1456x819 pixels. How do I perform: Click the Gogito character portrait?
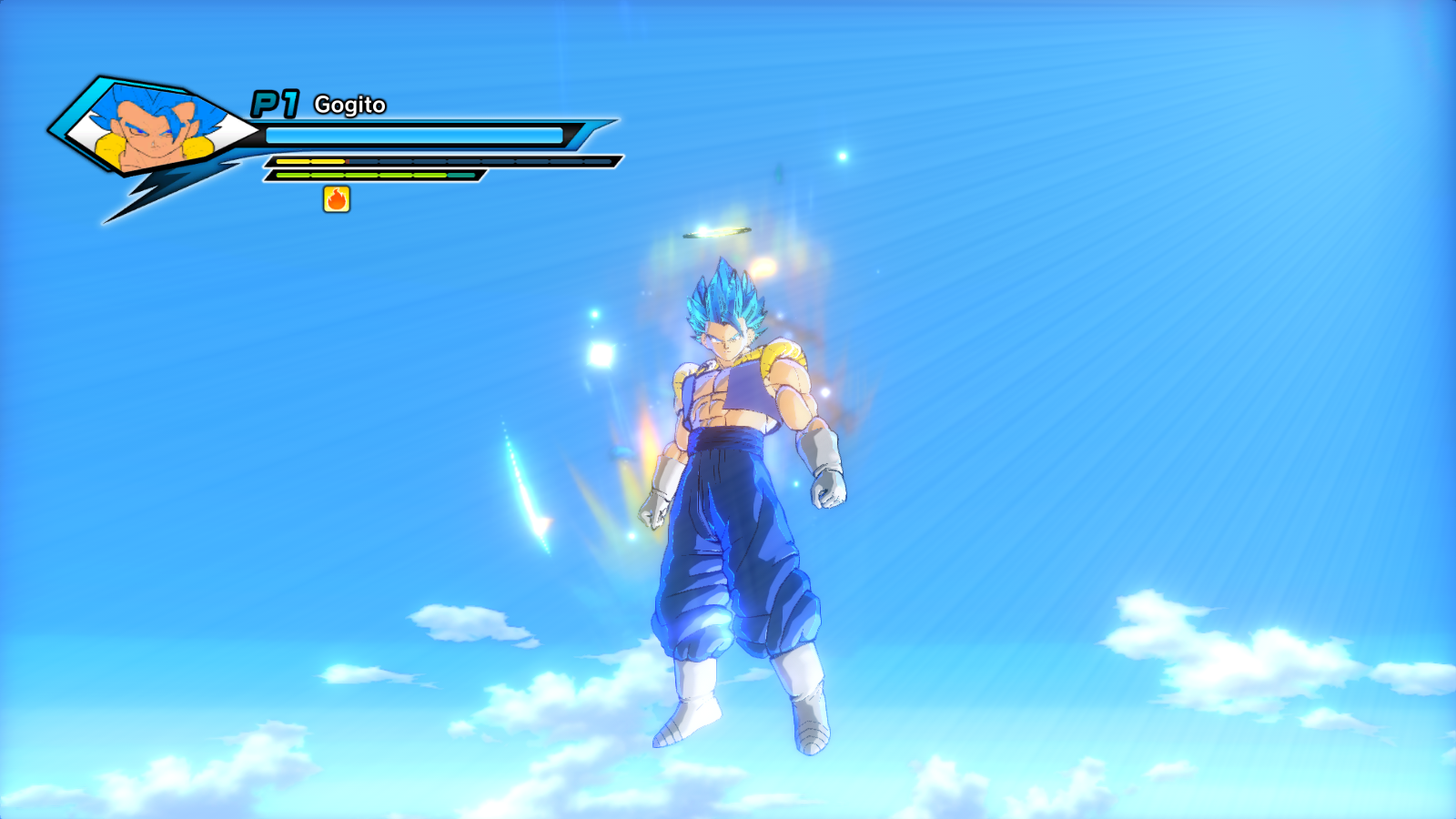(155, 129)
